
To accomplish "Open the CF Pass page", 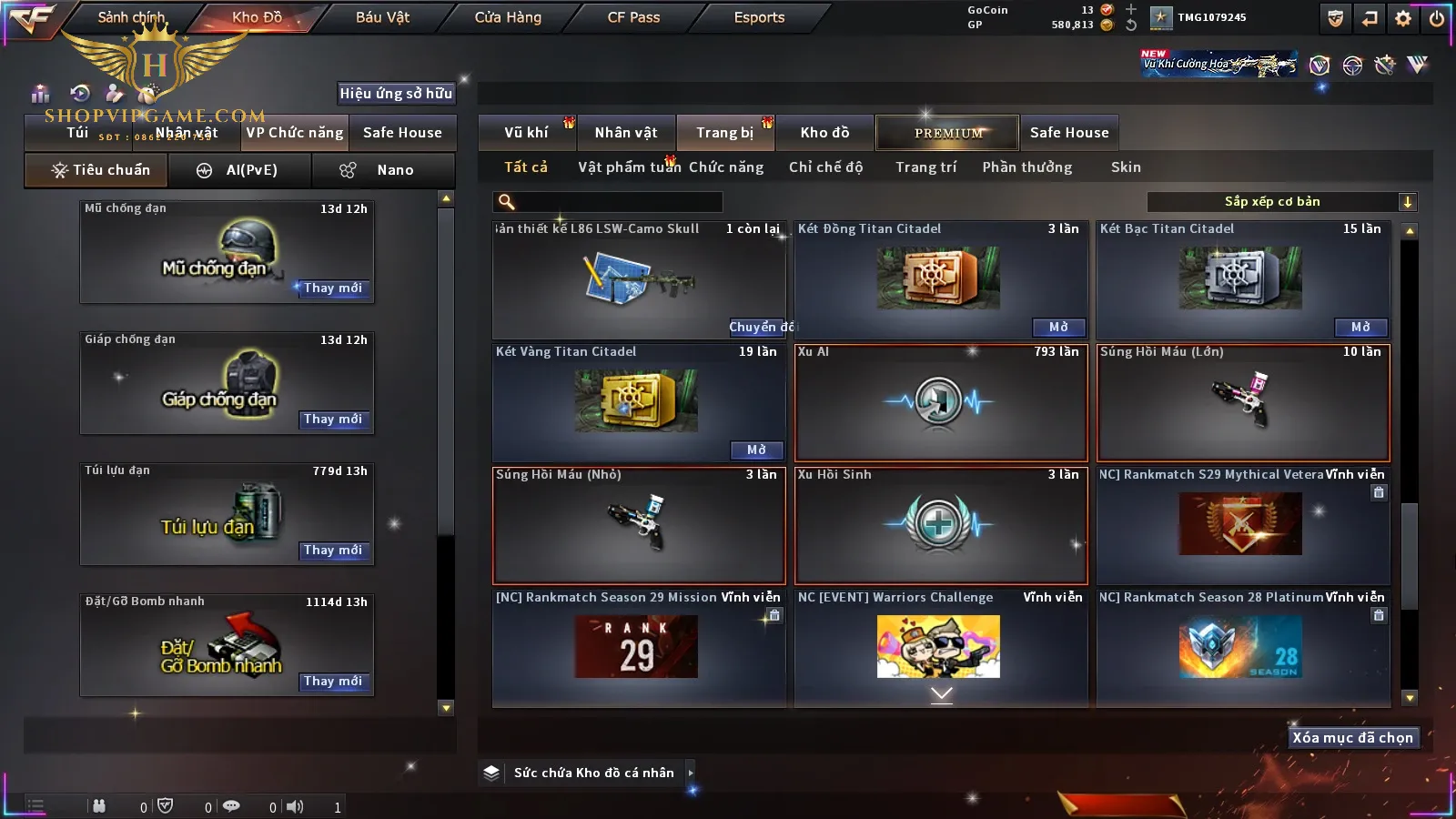I will [633, 17].
